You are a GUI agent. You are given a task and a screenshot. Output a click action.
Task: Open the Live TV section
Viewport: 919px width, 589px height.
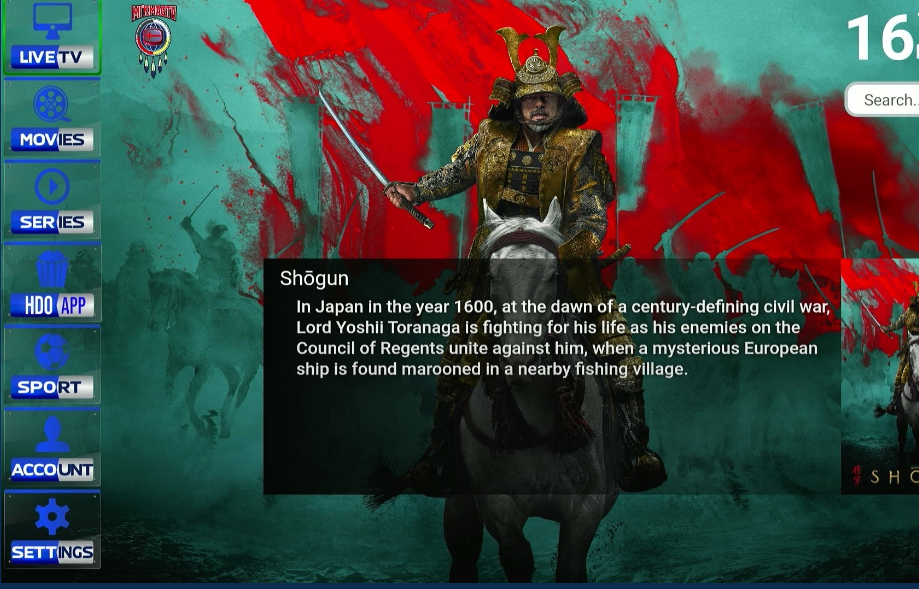pyautogui.click(x=52, y=37)
